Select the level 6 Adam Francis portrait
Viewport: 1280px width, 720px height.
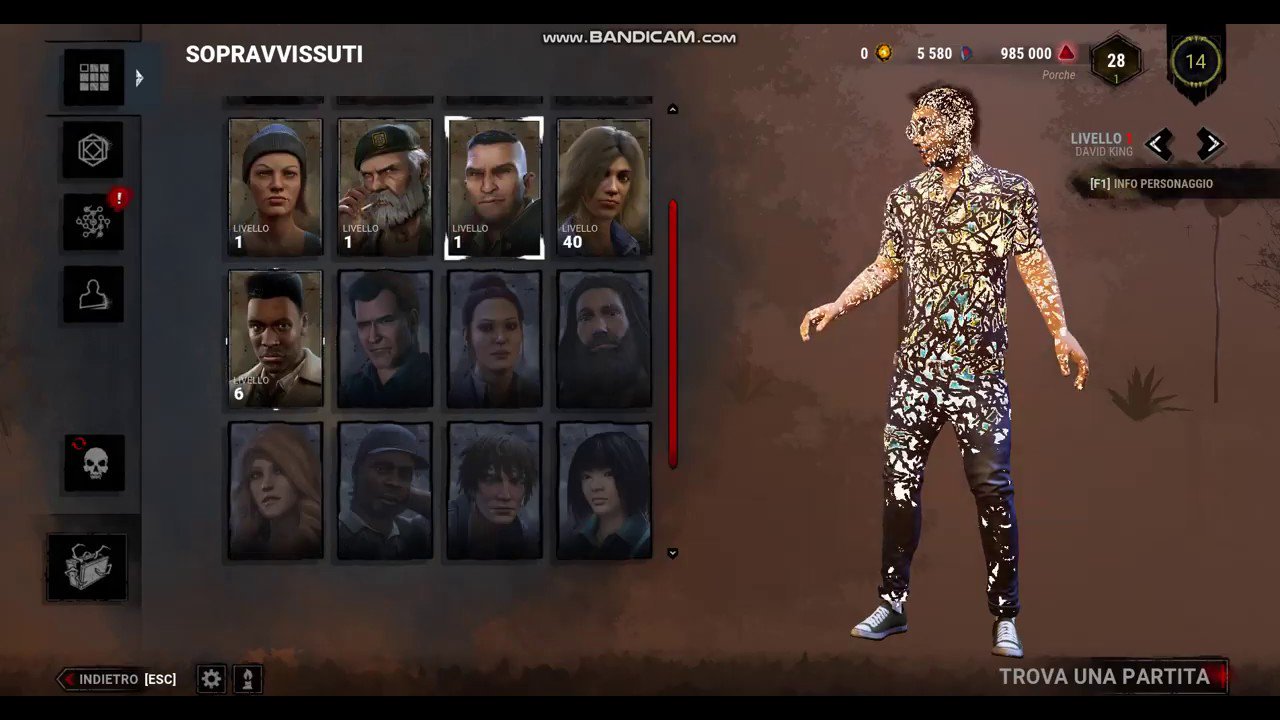pyautogui.click(x=275, y=338)
